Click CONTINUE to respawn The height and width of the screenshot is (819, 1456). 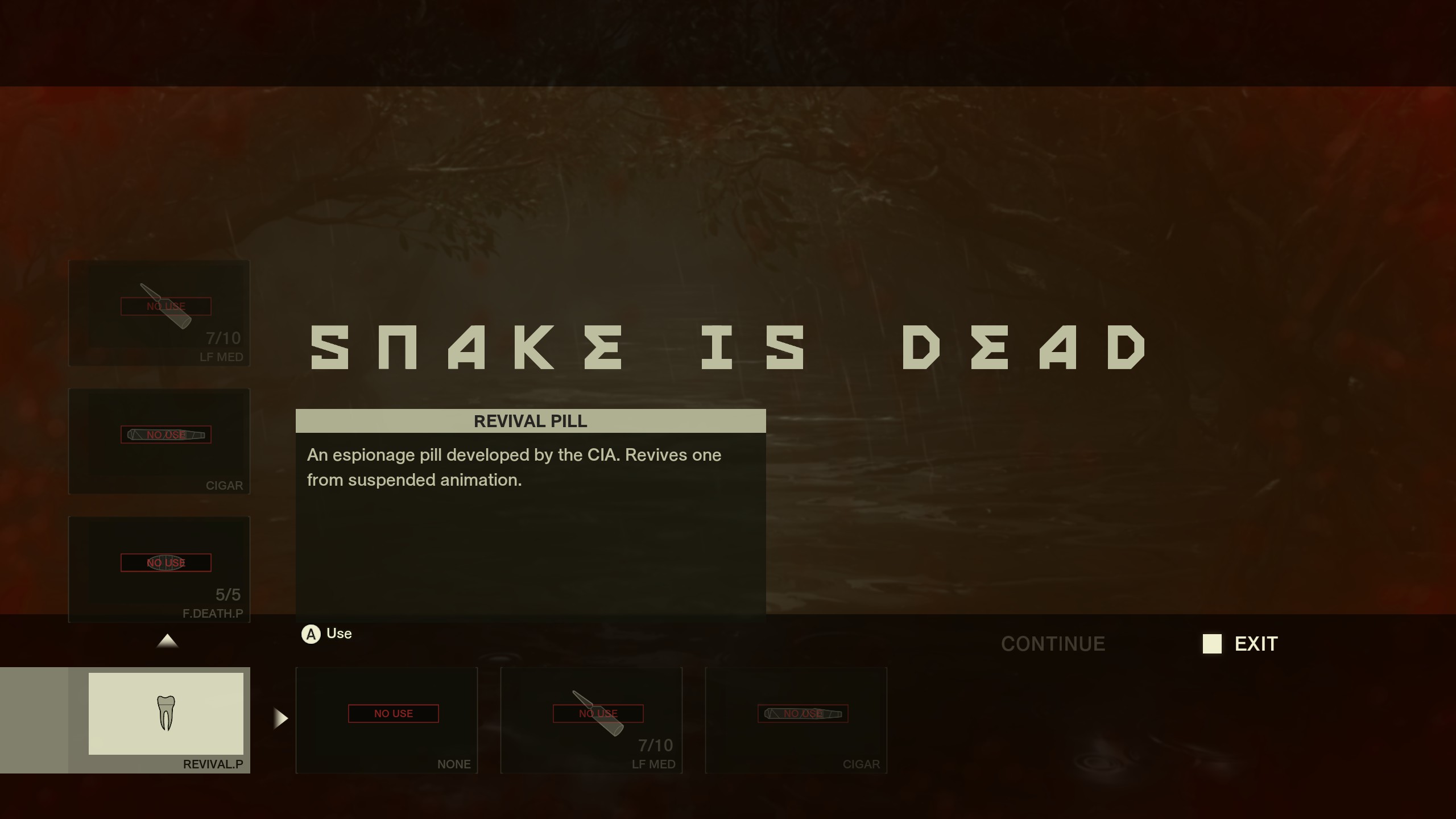[1053, 644]
